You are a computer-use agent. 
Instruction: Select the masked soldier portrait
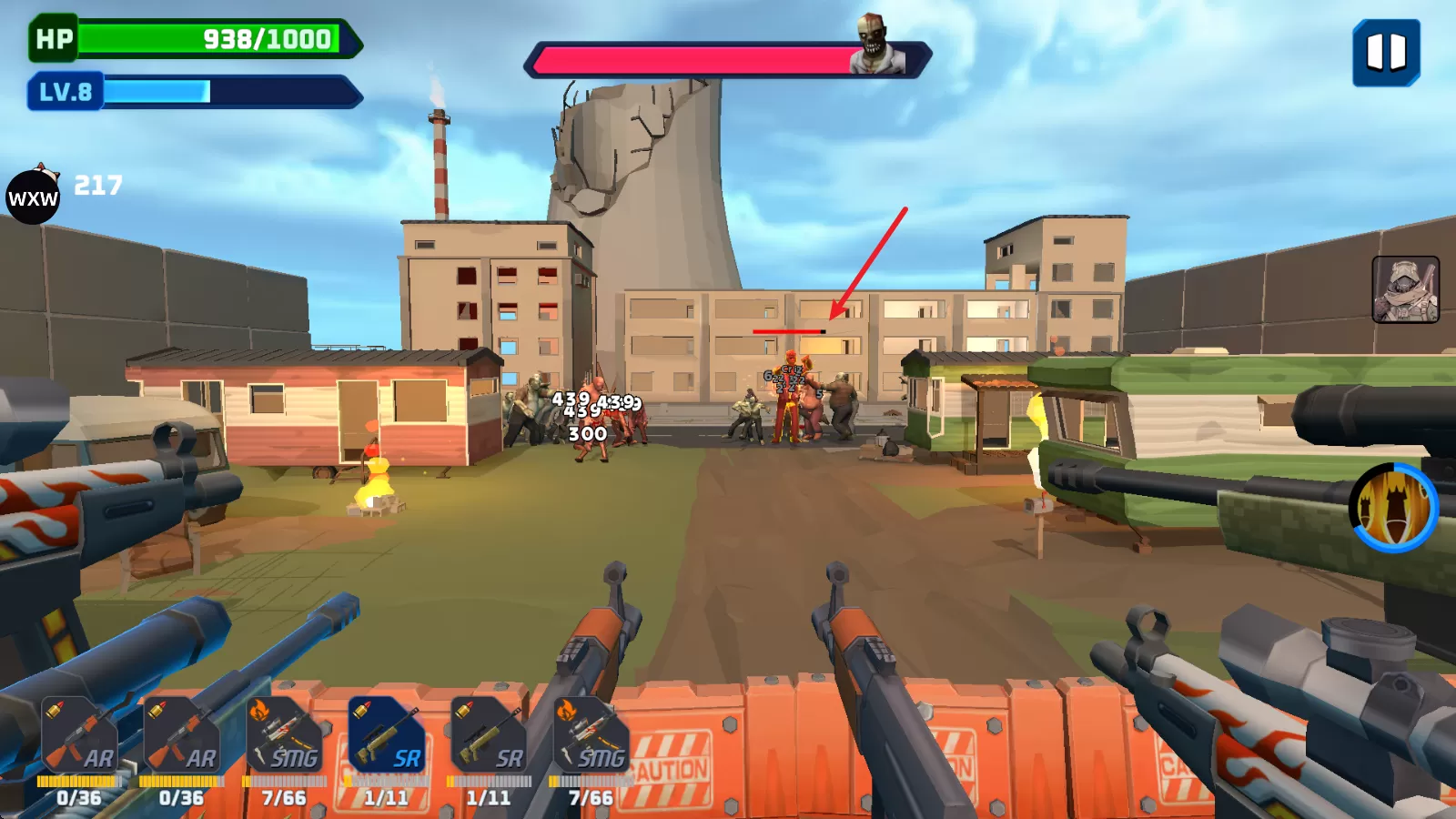pyautogui.click(x=1405, y=289)
